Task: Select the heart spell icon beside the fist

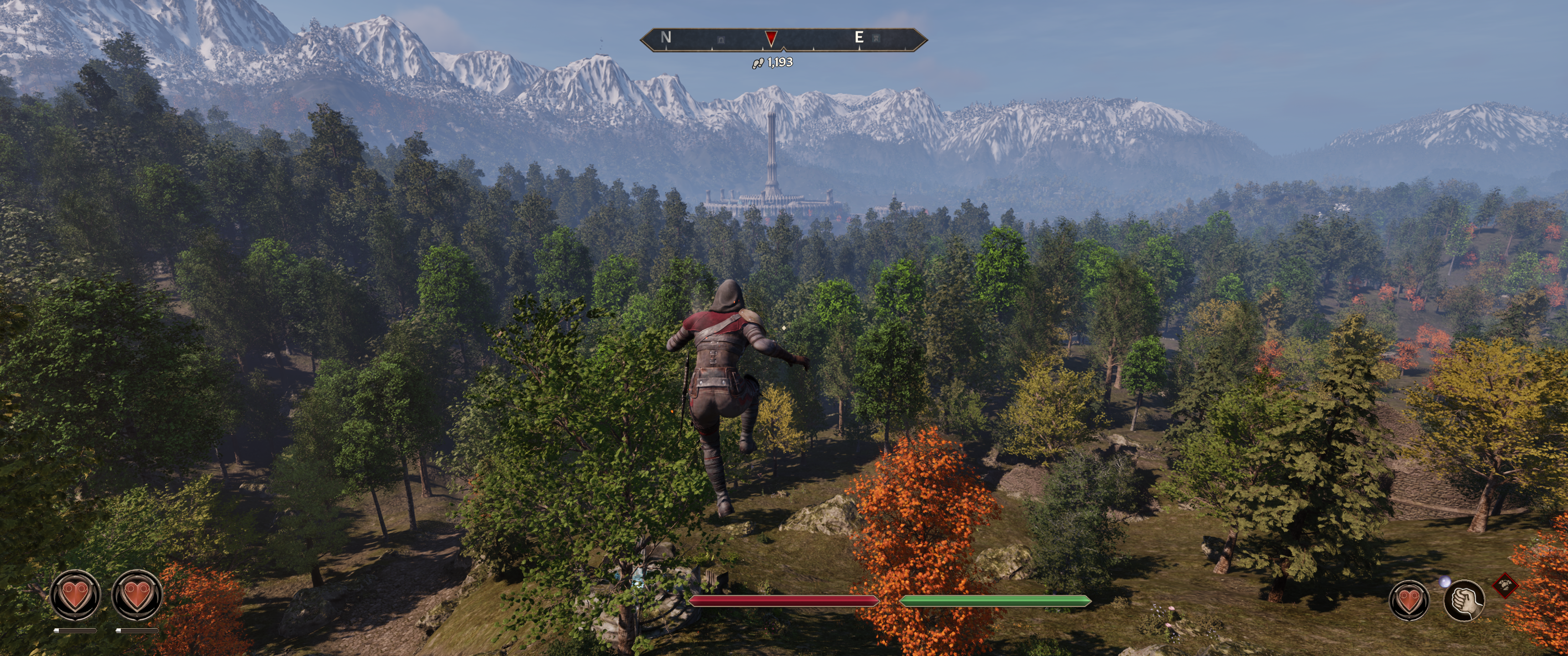Action: click(x=1408, y=600)
